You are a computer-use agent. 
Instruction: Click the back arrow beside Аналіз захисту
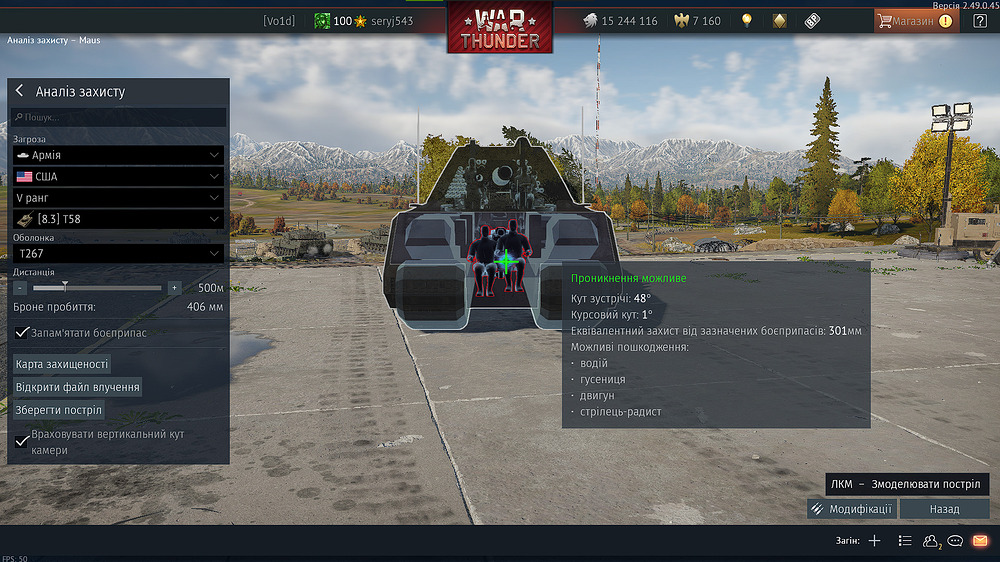click(19, 91)
